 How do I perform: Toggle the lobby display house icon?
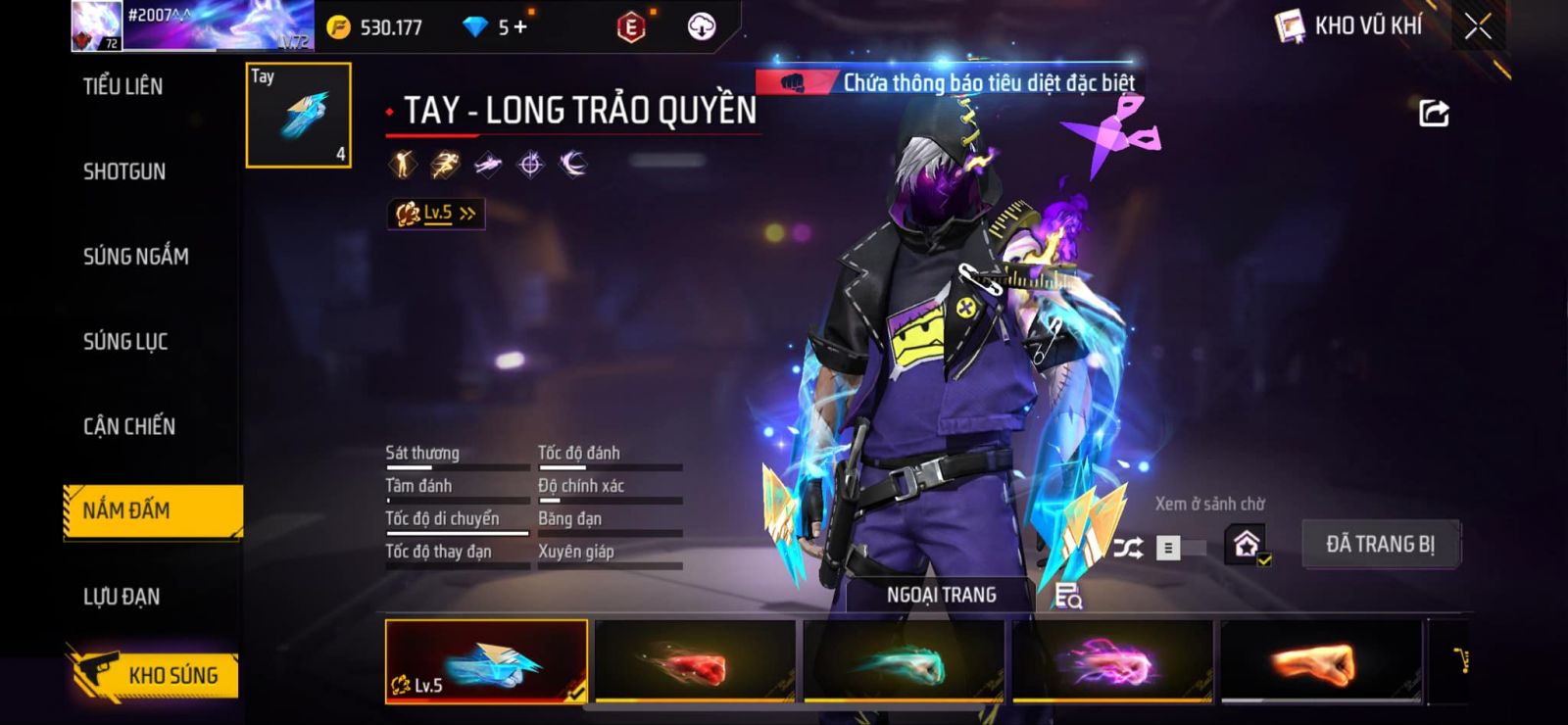(x=1247, y=545)
